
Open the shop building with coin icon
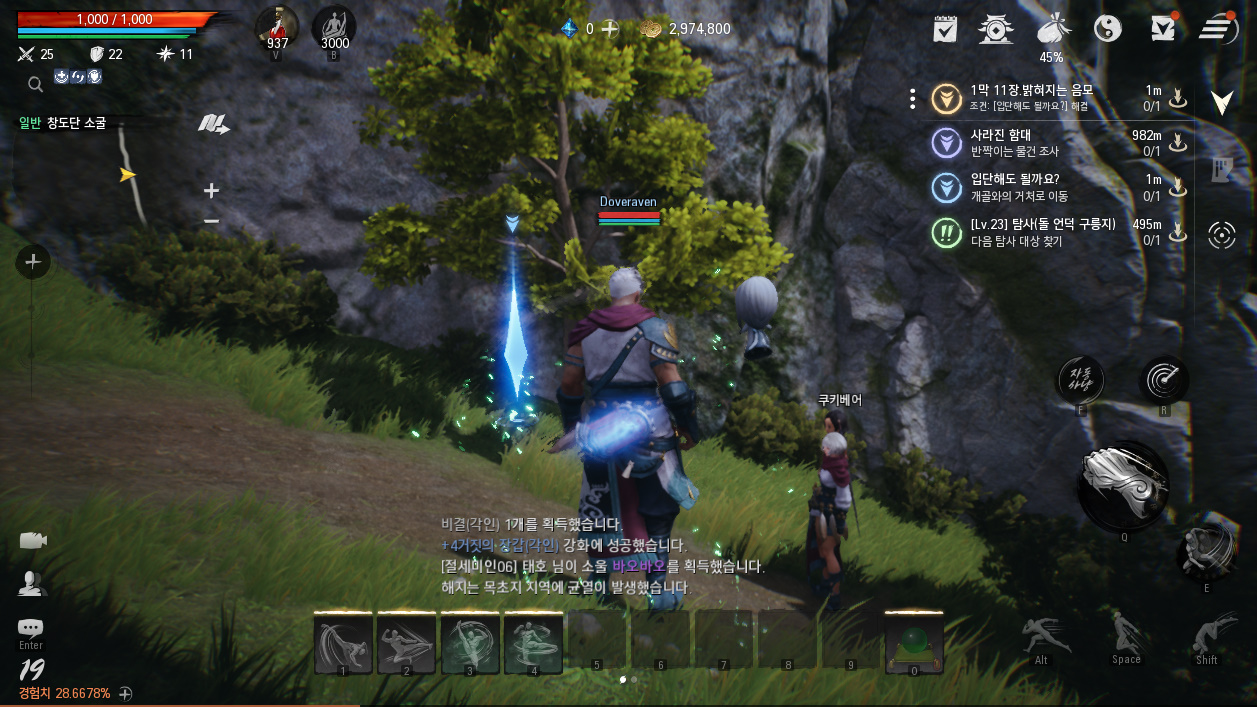995,29
